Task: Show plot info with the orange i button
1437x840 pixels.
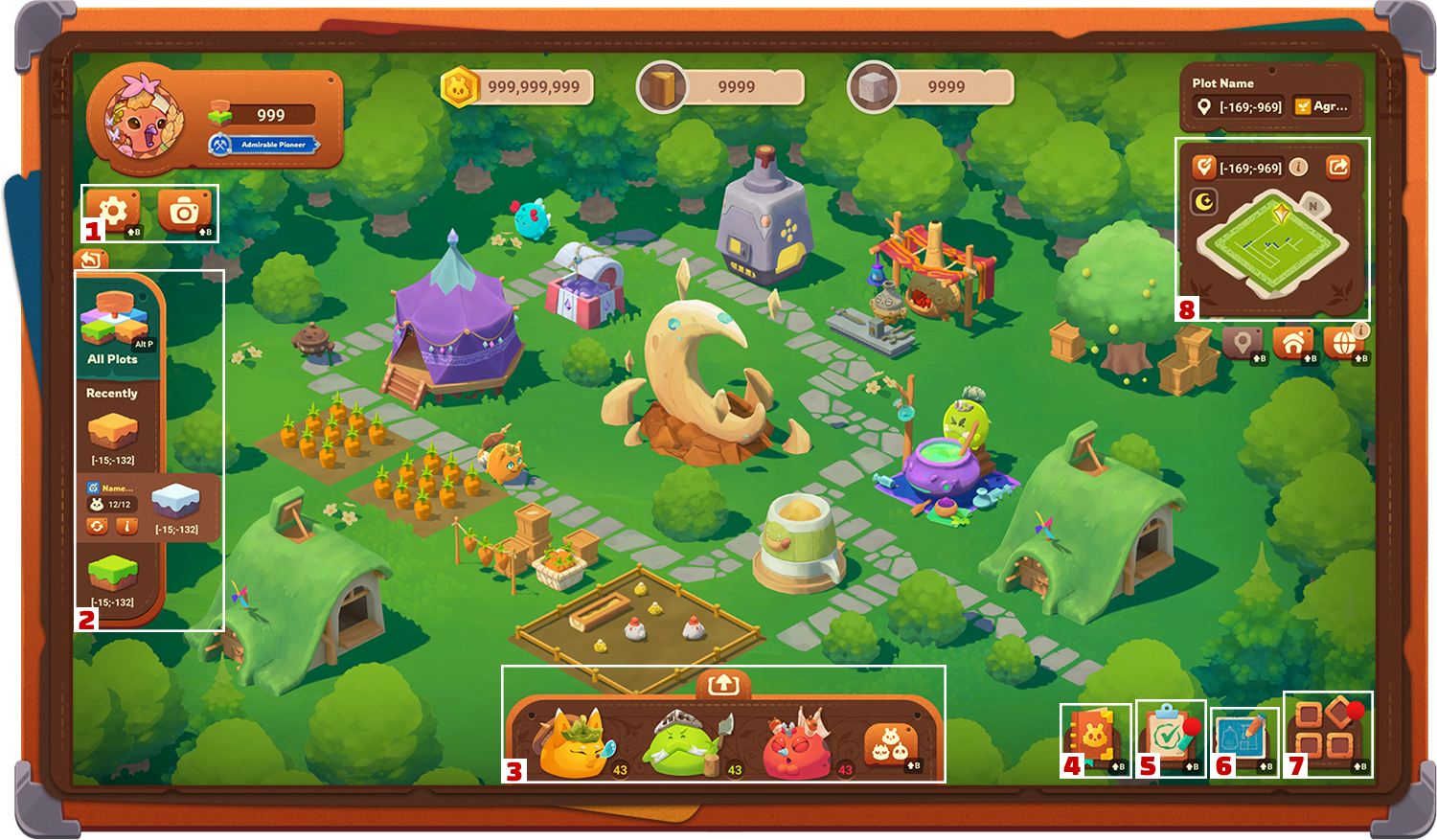Action: coord(126,526)
